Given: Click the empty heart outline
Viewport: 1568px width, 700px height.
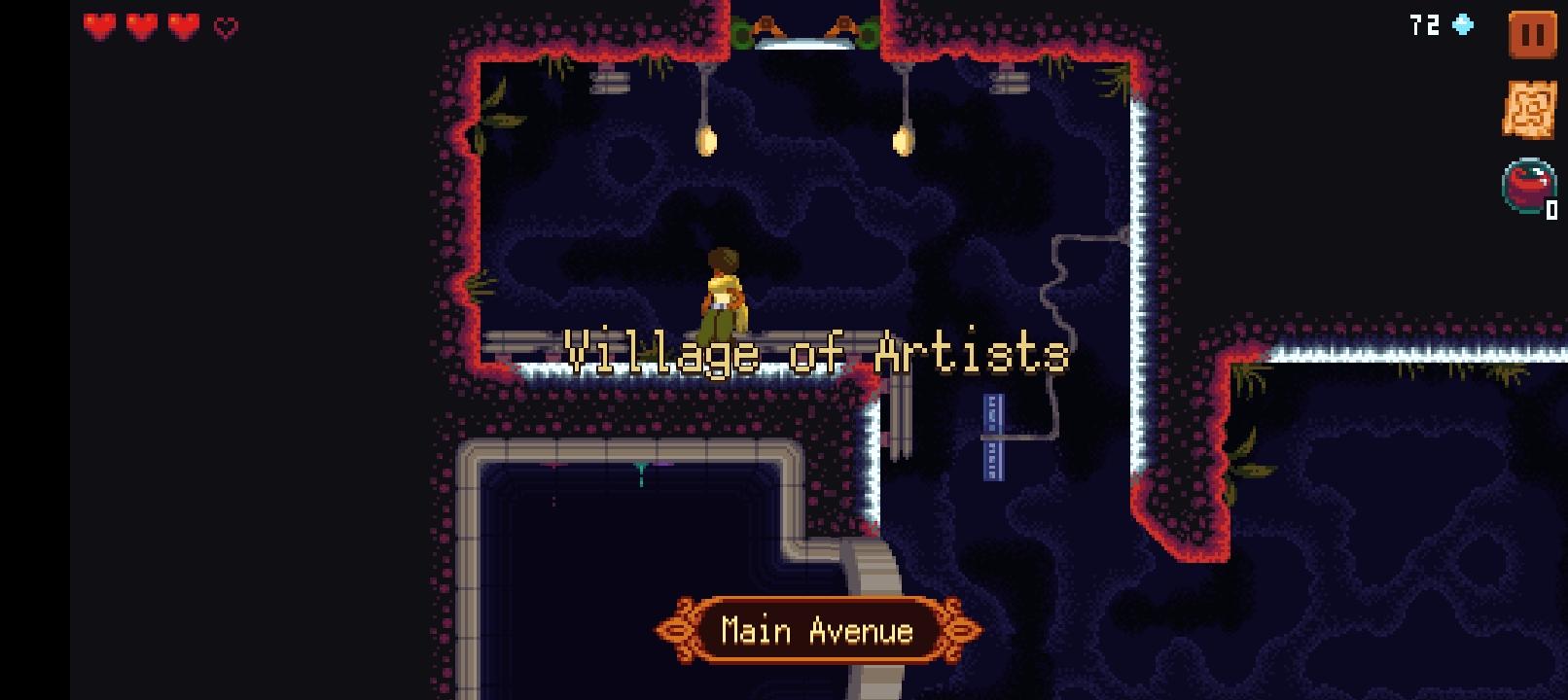Looking at the screenshot, I should click(223, 28).
